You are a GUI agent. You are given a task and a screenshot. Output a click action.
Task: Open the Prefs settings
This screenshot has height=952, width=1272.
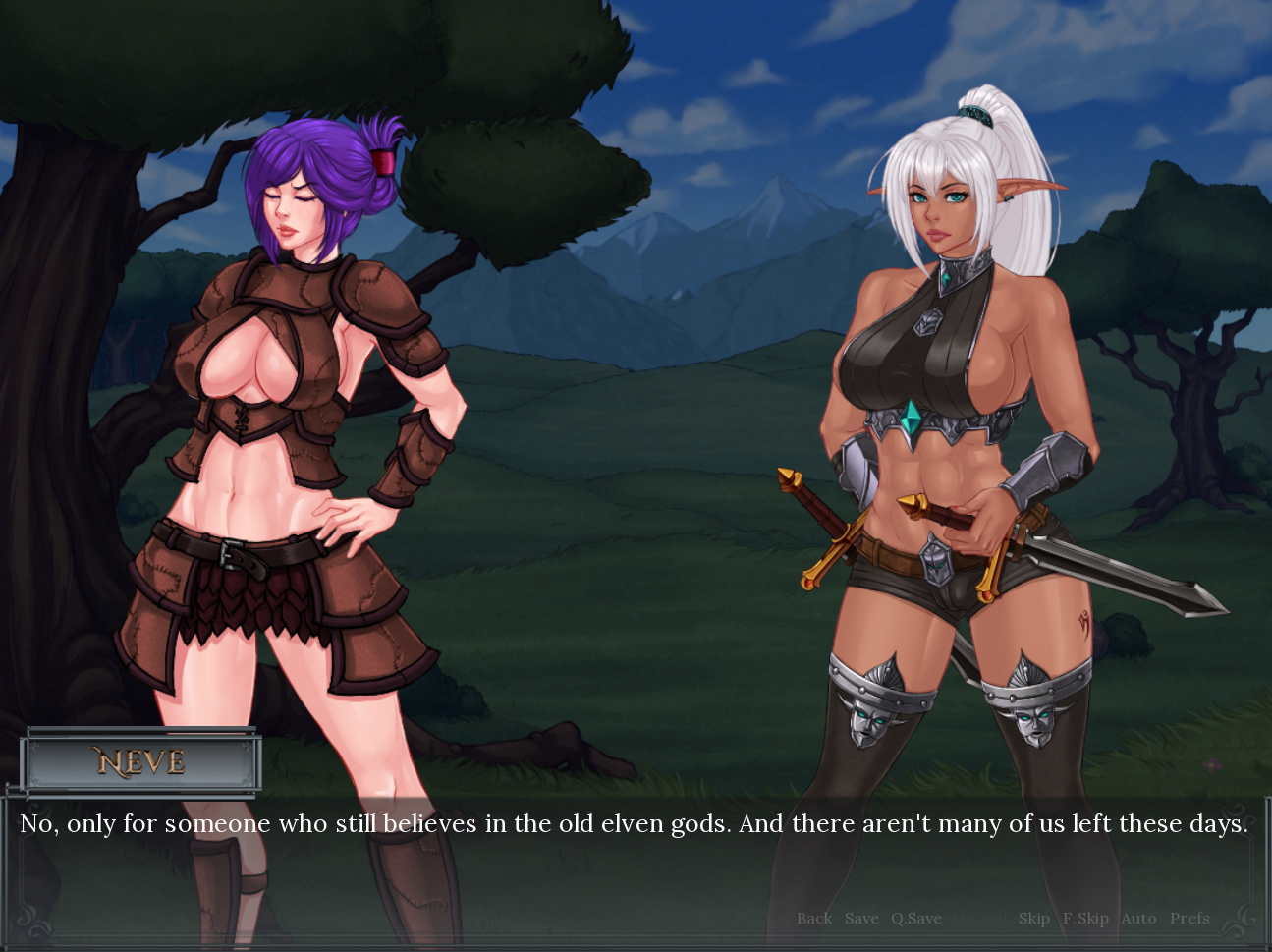pyautogui.click(x=1189, y=919)
